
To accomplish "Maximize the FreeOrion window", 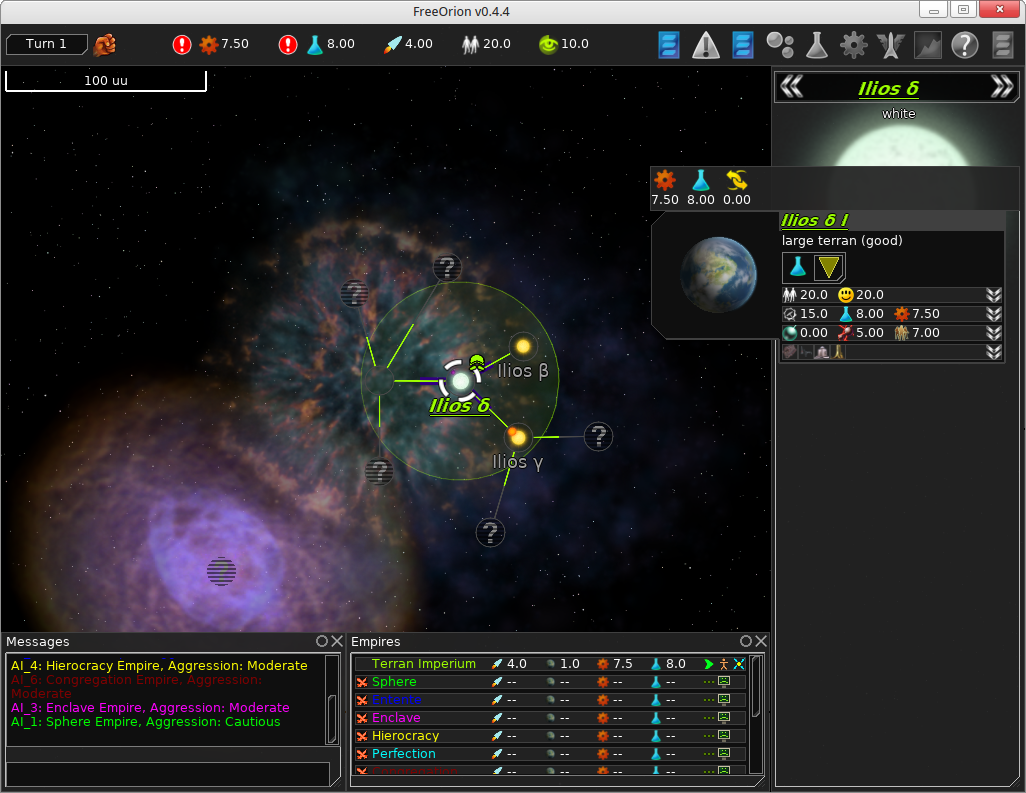I will tap(962, 10).
